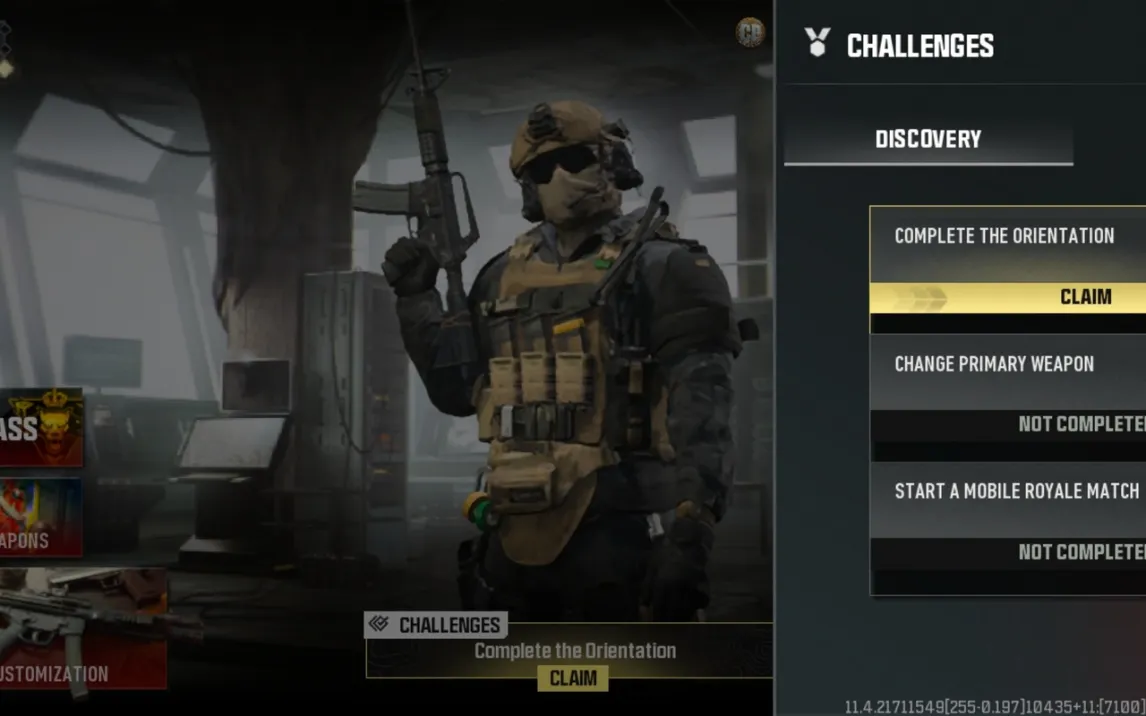This screenshot has height=716, width=1146.
Task: Open the Battle Pass tile
Action: point(41,428)
